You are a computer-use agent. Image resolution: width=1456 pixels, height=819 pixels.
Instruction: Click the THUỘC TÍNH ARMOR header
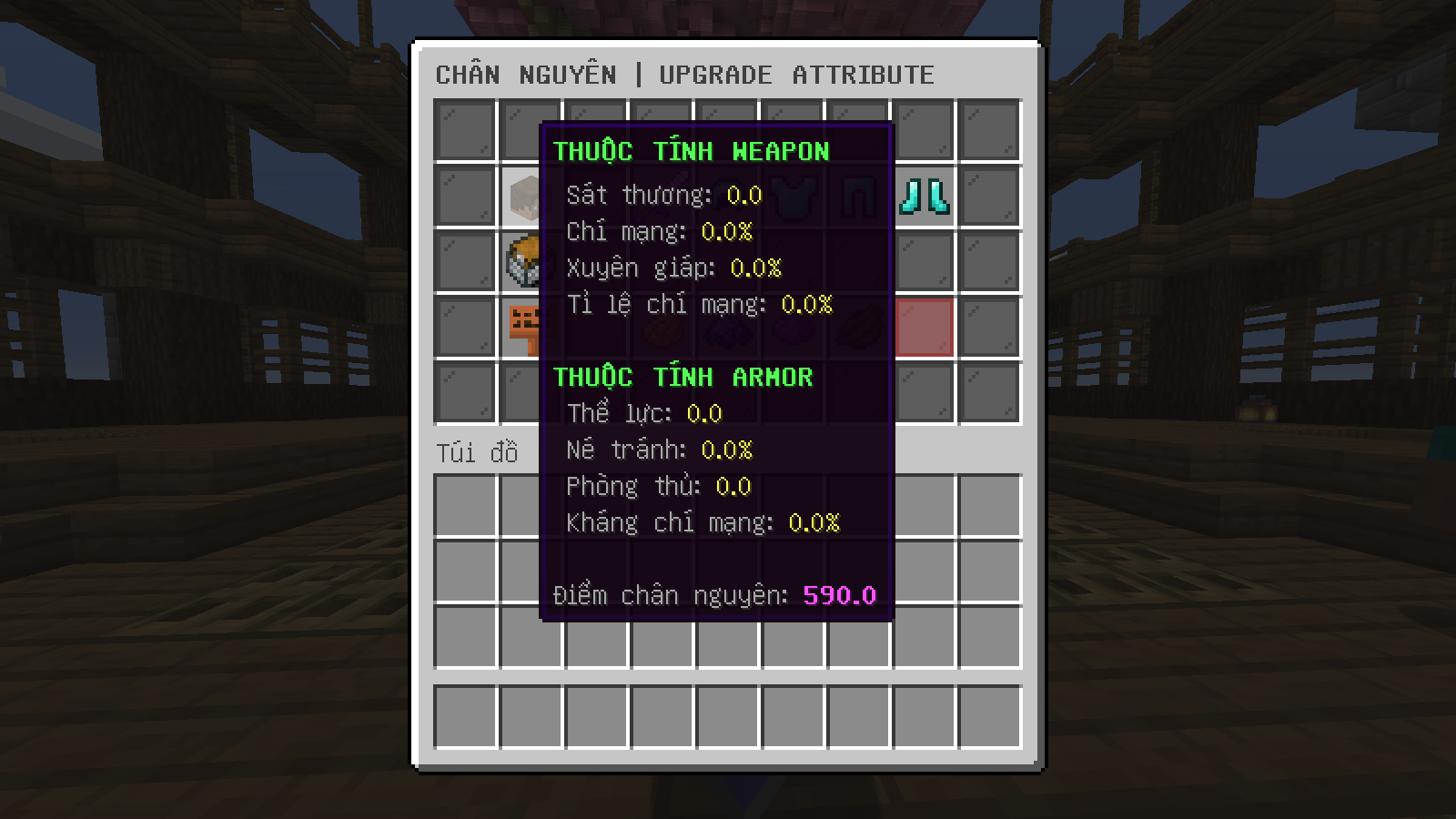pyautogui.click(x=682, y=376)
